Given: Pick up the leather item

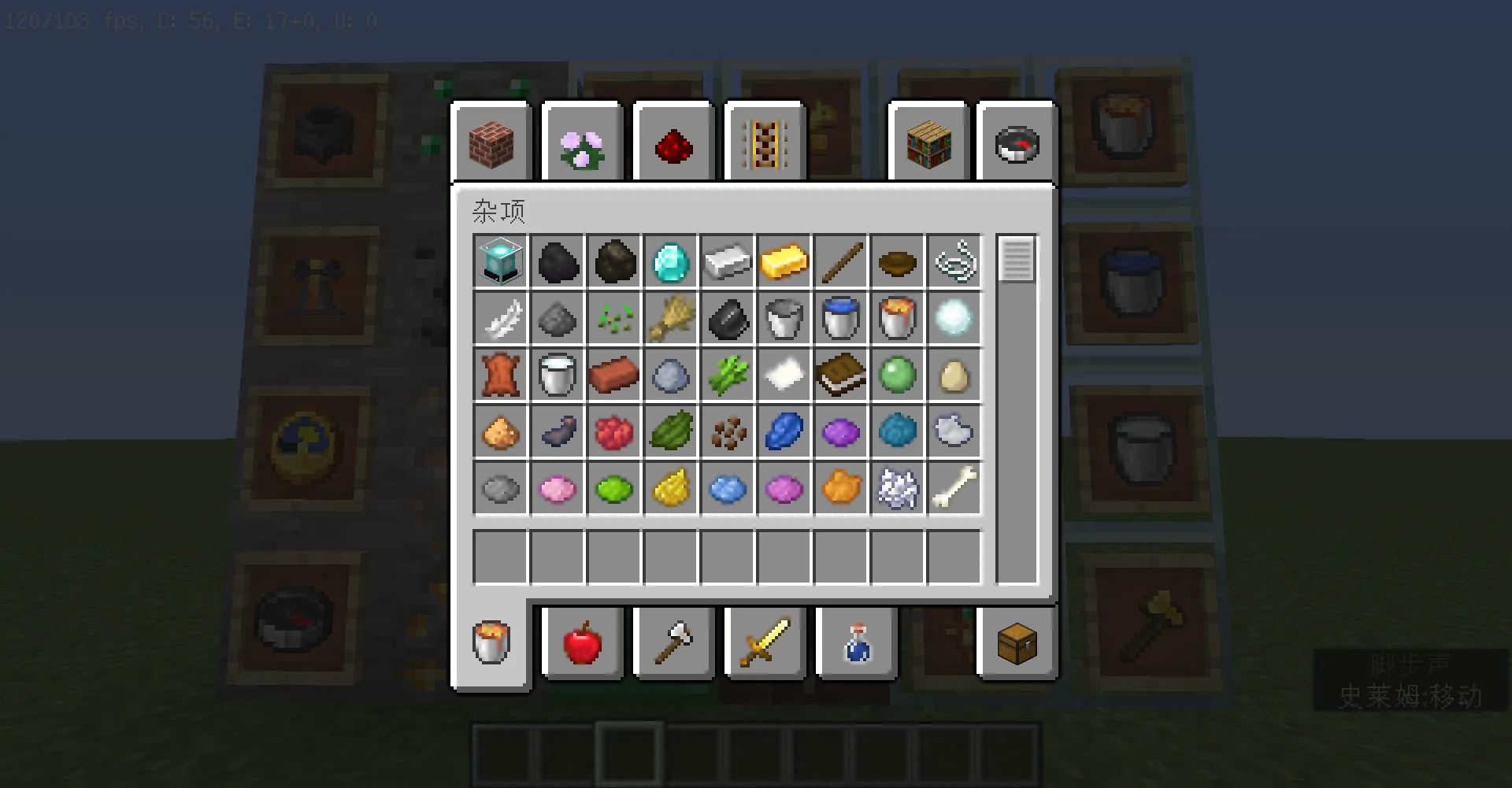Looking at the screenshot, I should click(x=501, y=376).
